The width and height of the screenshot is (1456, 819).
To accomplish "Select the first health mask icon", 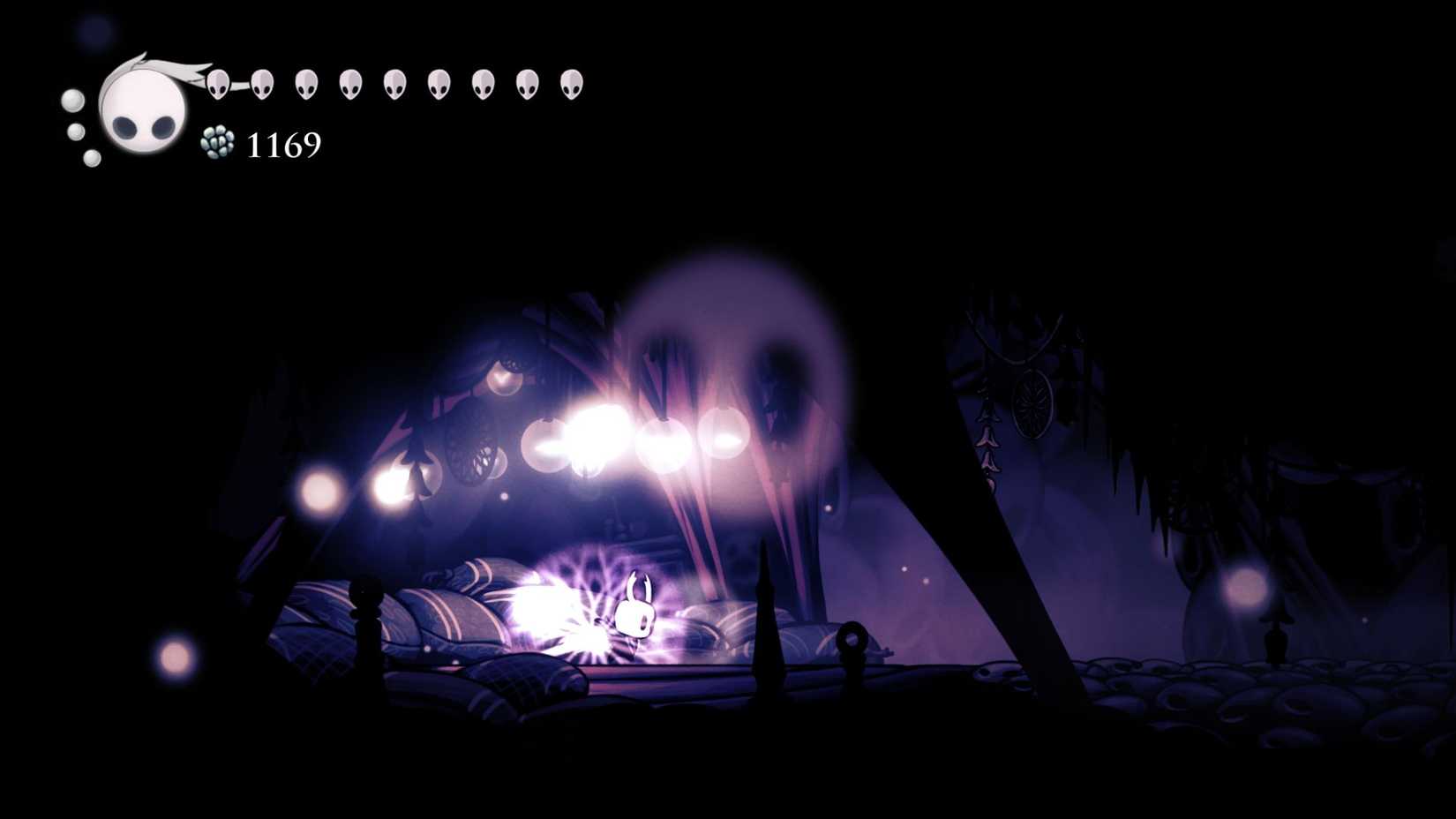I will [220, 85].
